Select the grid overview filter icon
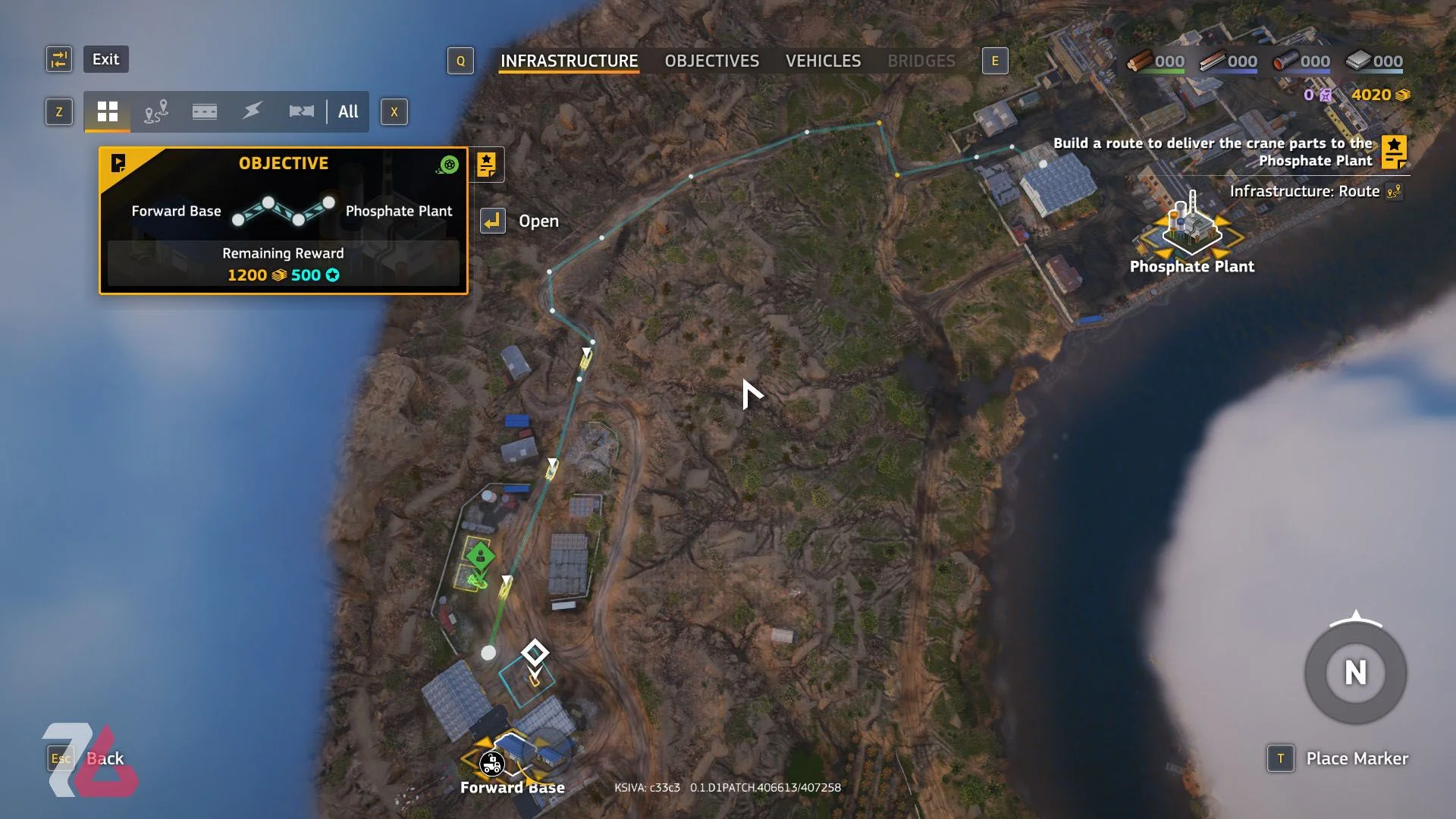Image resolution: width=1456 pixels, height=819 pixels. (108, 111)
